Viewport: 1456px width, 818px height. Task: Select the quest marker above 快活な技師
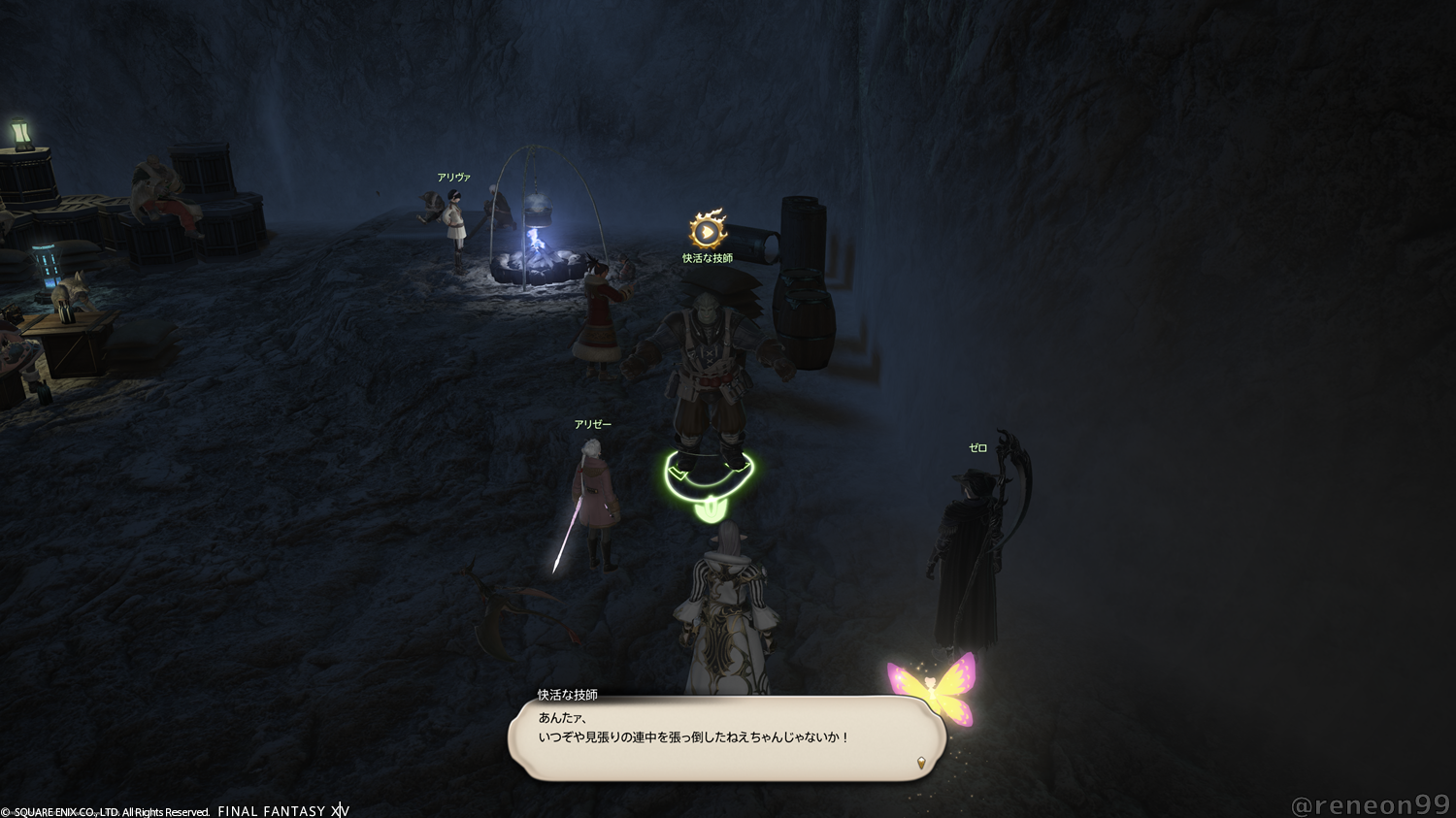tap(708, 231)
